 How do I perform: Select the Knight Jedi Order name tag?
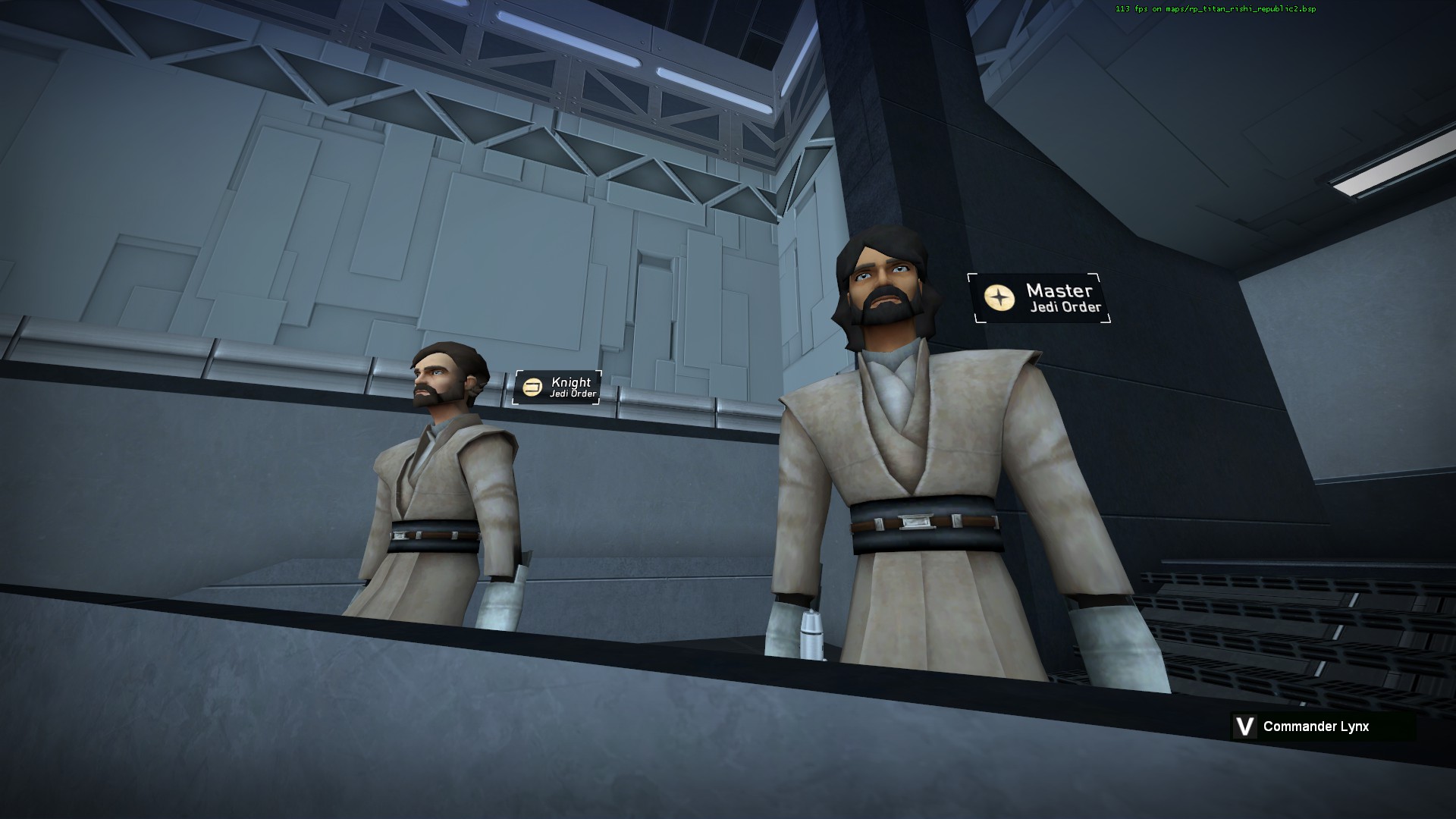tap(558, 388)
